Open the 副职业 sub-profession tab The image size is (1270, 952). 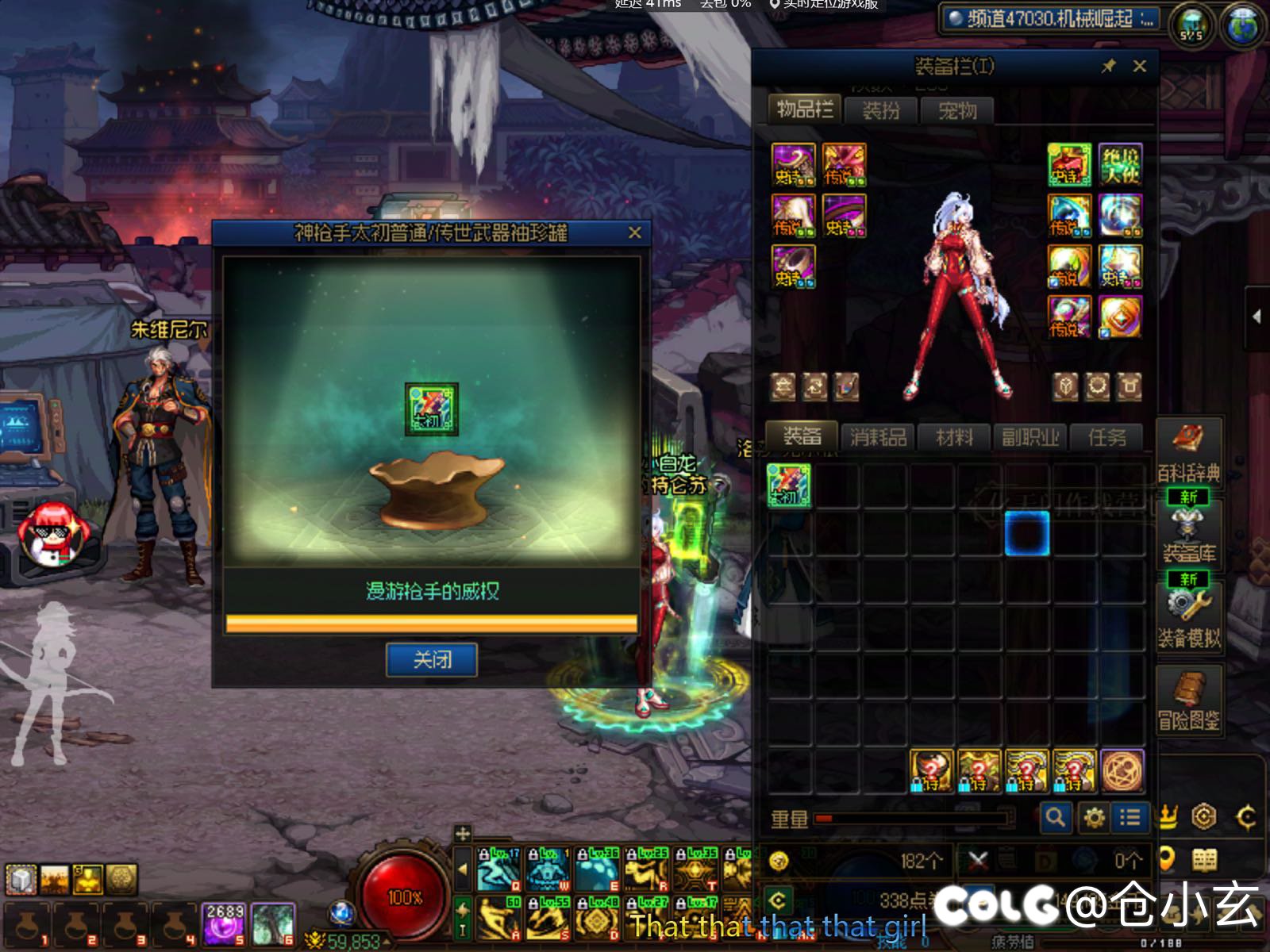click(x=1030, y=436)
